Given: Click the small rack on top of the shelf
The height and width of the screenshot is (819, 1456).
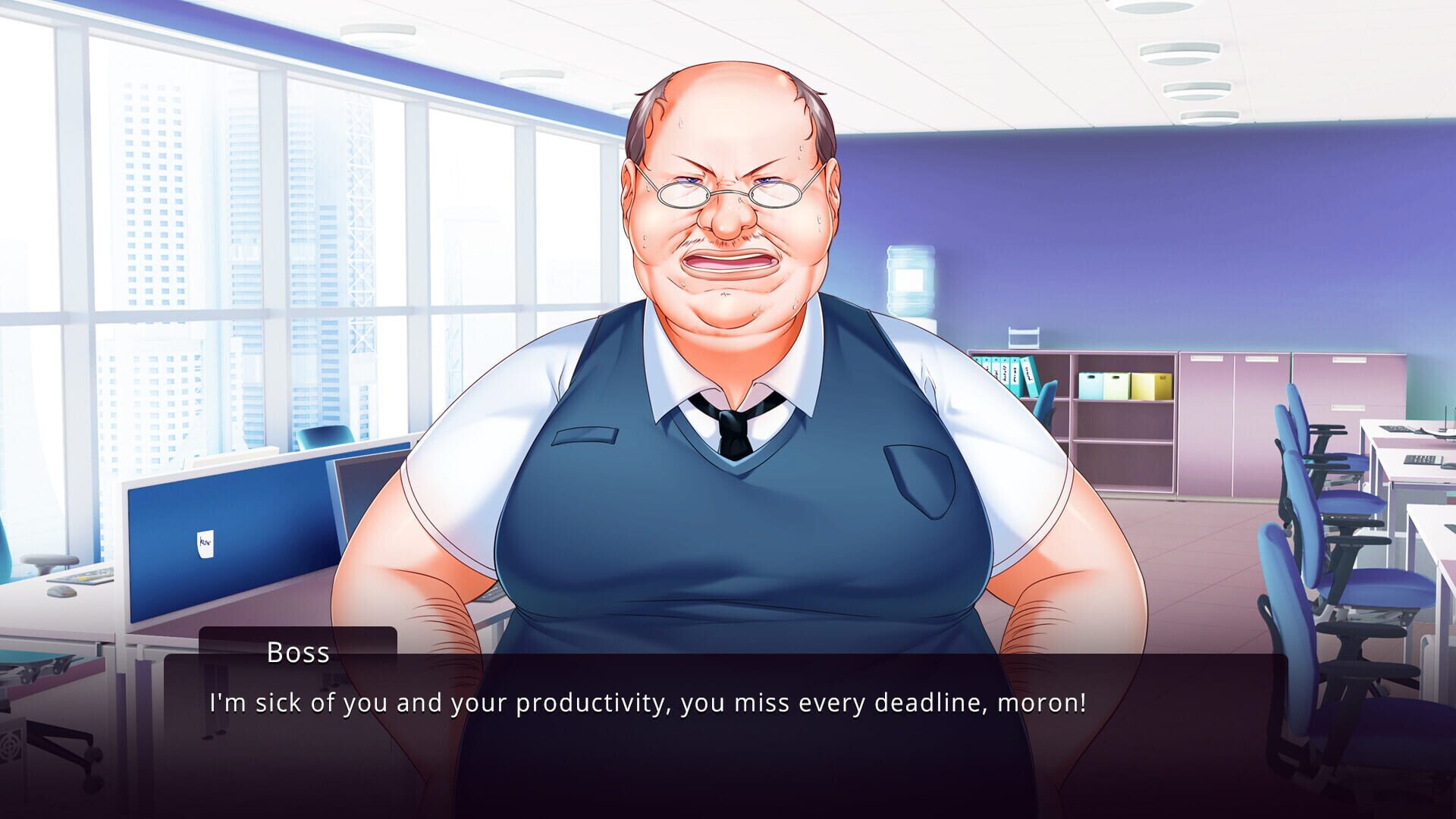Looking at the screenshot, I should [1024, 335].
